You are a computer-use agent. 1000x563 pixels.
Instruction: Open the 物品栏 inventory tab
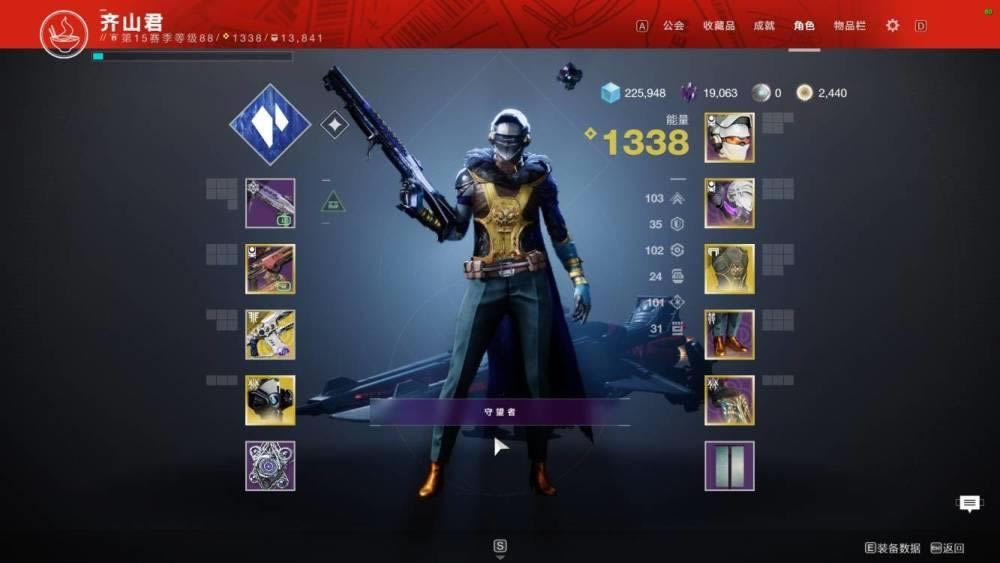coord(850,25)
